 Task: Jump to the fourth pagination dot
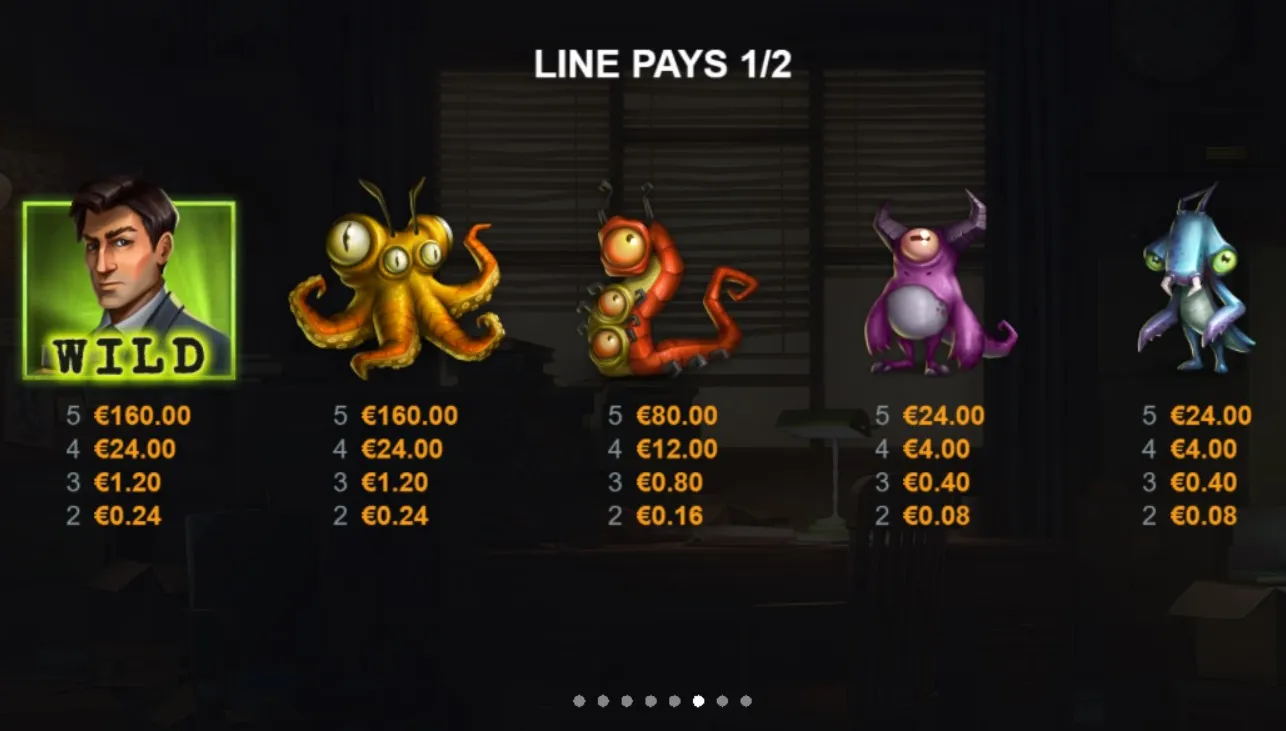(x=651, y=700)
